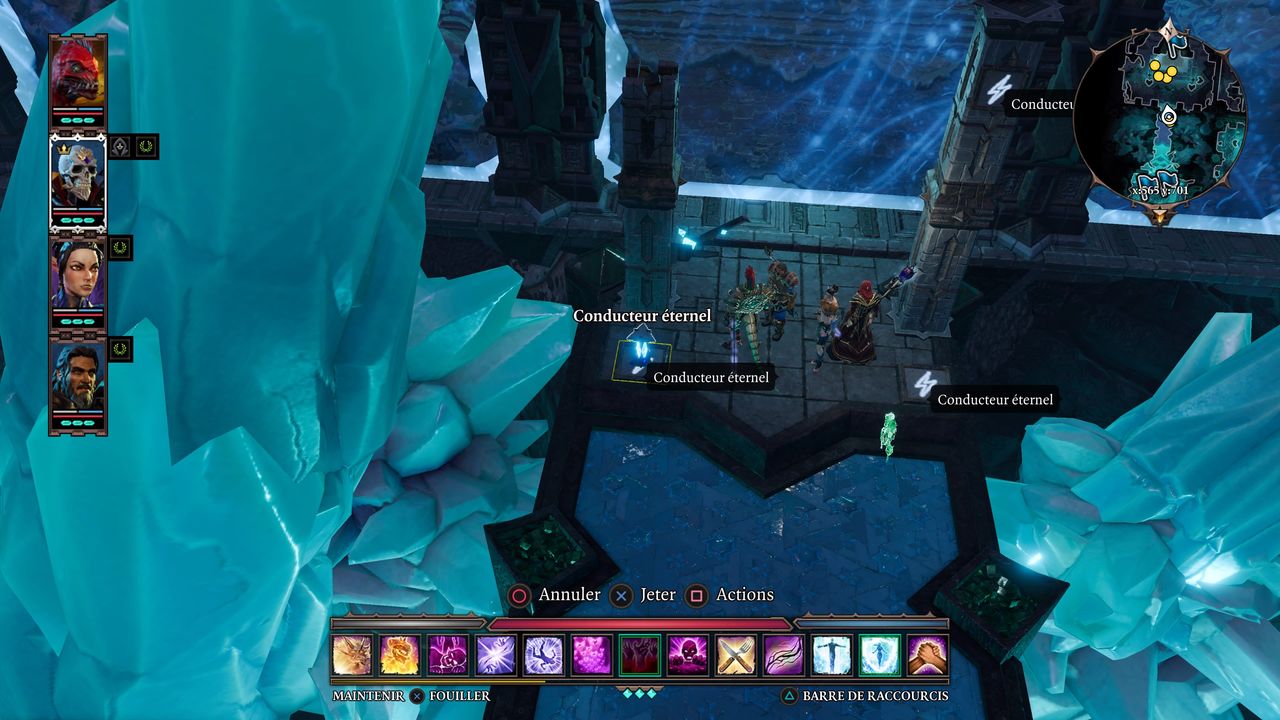Activate the figure with outstretched arms skill

[x=832, y=656]
